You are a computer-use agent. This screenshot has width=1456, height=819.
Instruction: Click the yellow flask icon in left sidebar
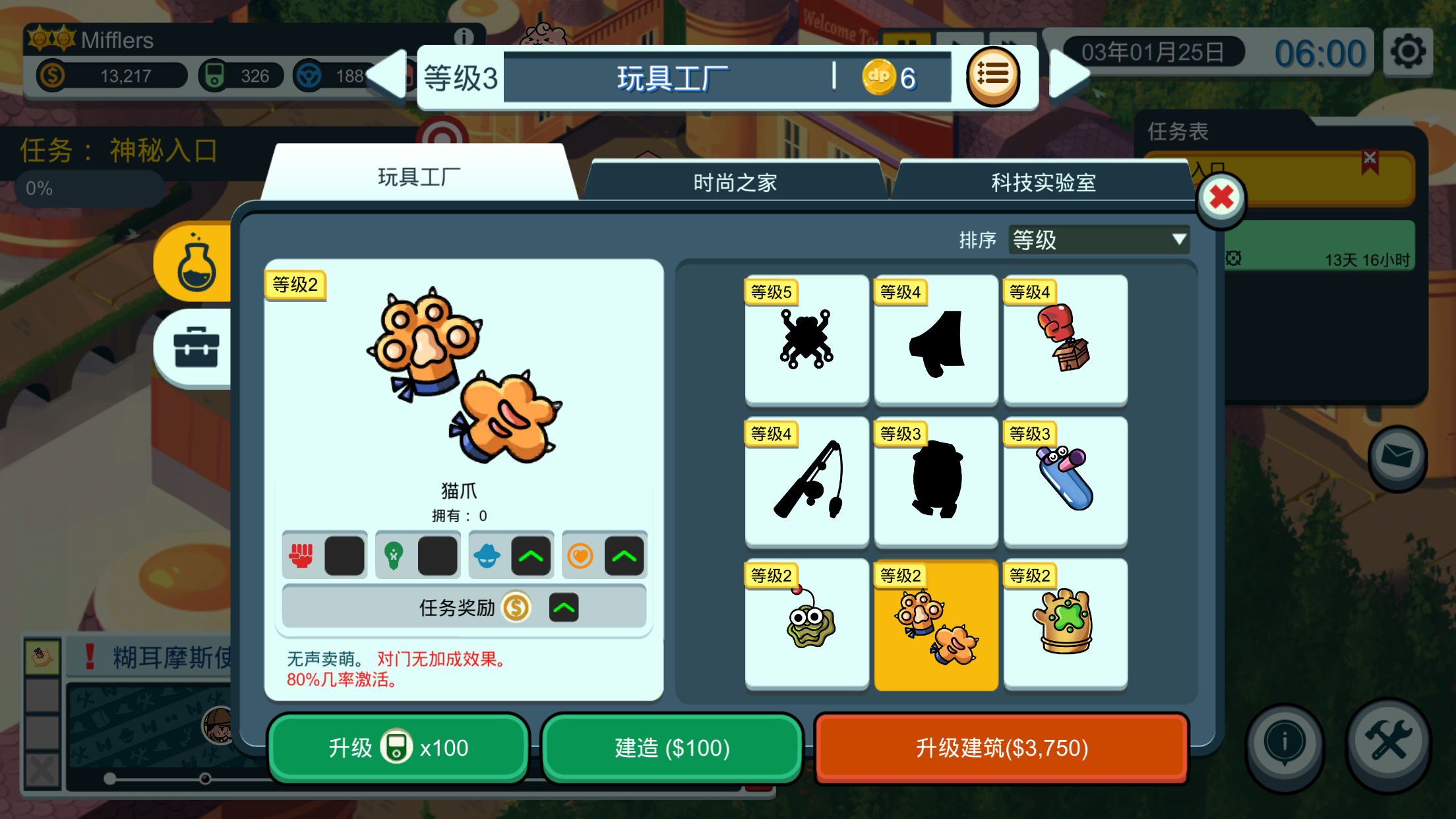197,262
